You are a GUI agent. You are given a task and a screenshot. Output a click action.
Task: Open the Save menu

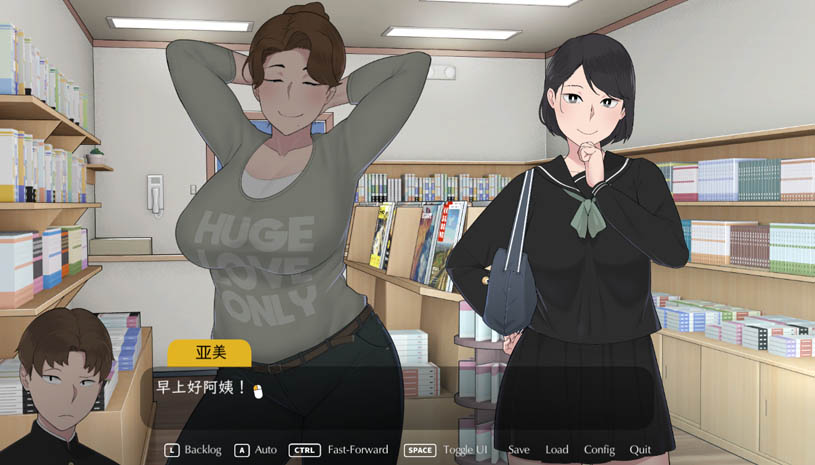click(x=519, y=450)
